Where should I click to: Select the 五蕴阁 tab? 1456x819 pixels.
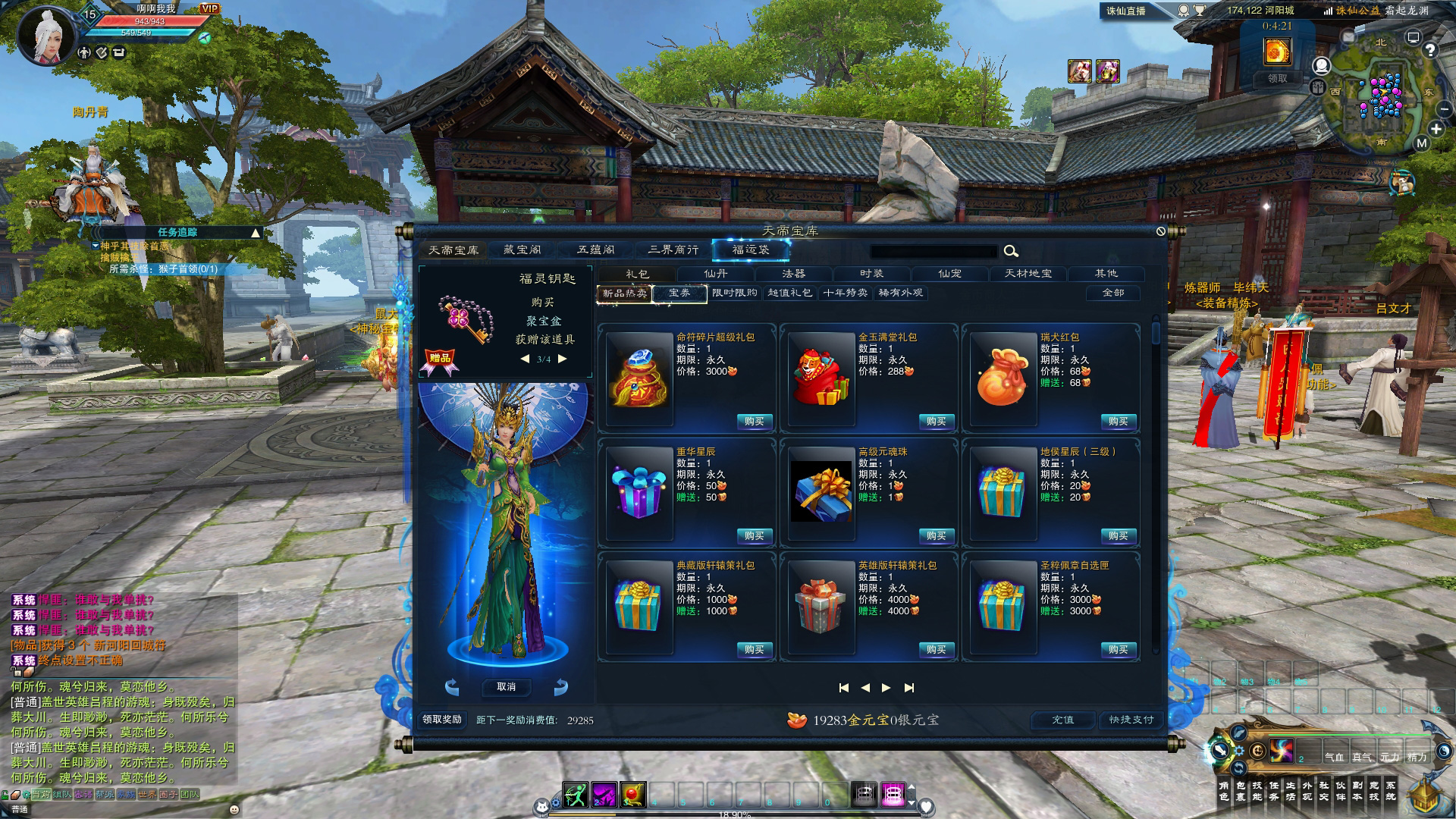[596, 249]
